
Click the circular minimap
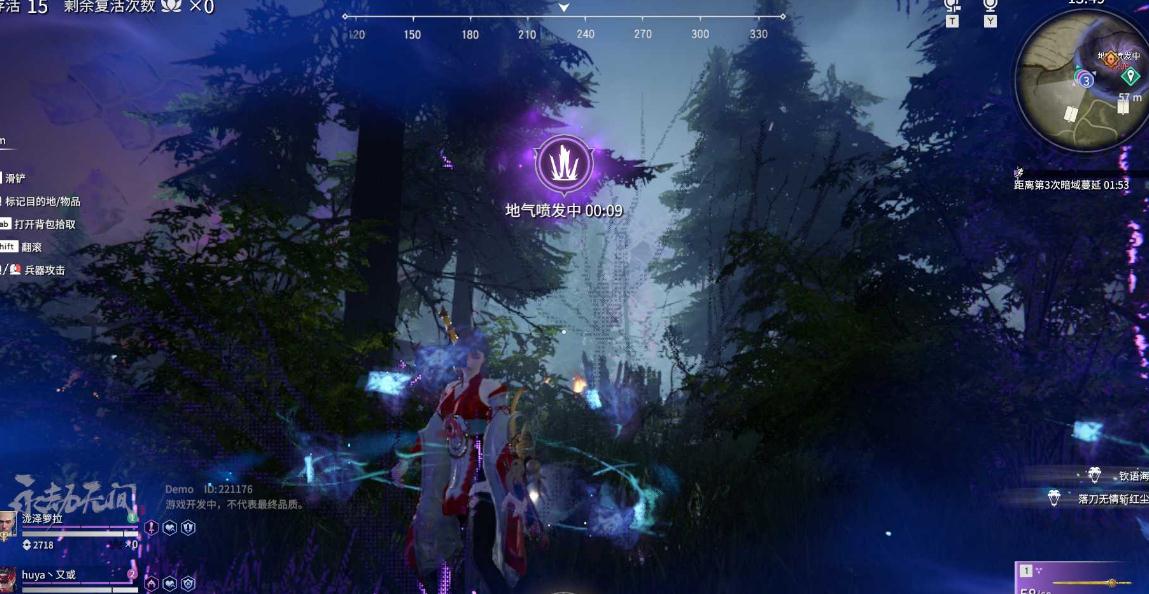click(1080, 80)
